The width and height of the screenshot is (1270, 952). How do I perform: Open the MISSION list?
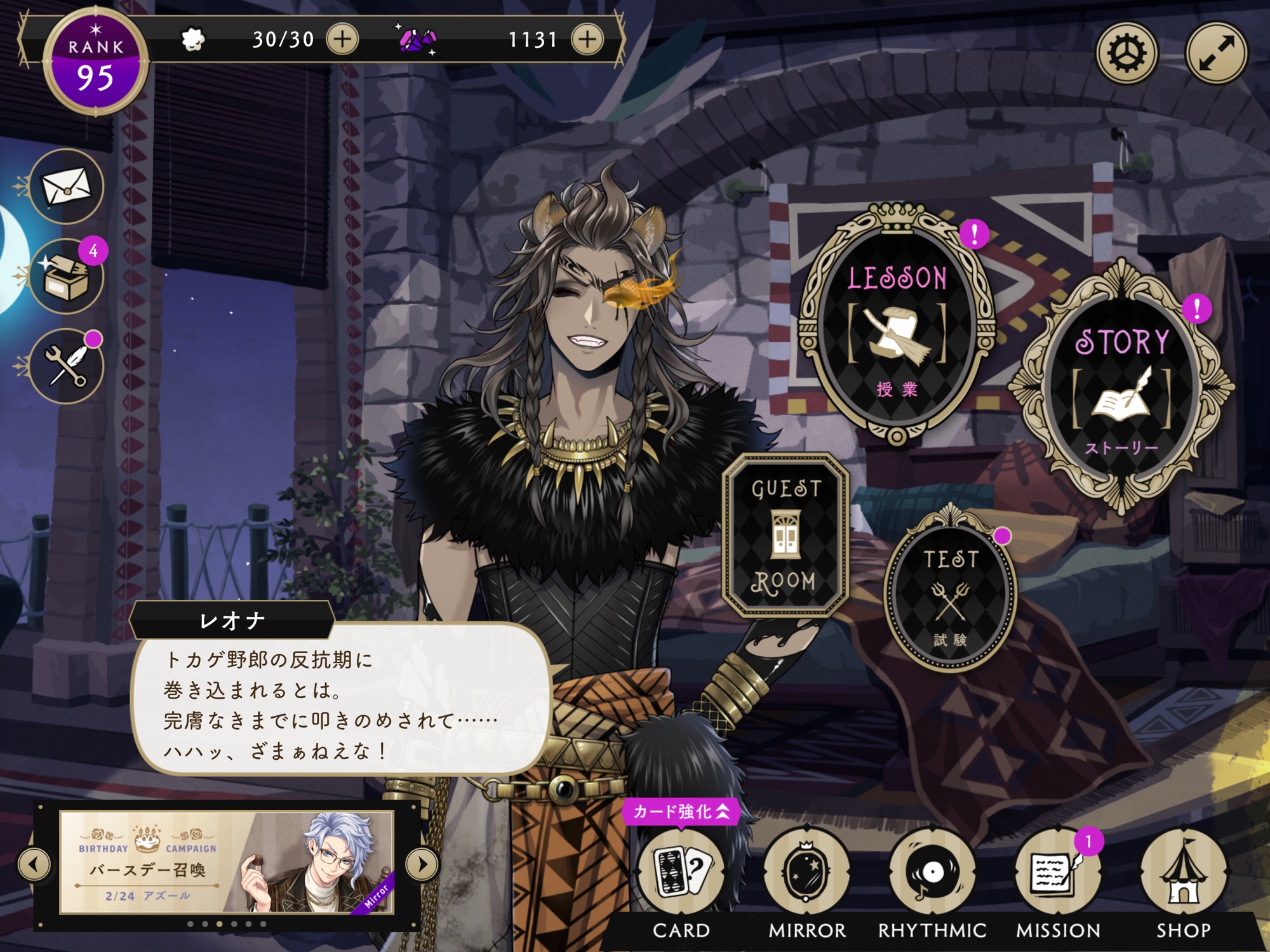click(x=1057, y=873)
